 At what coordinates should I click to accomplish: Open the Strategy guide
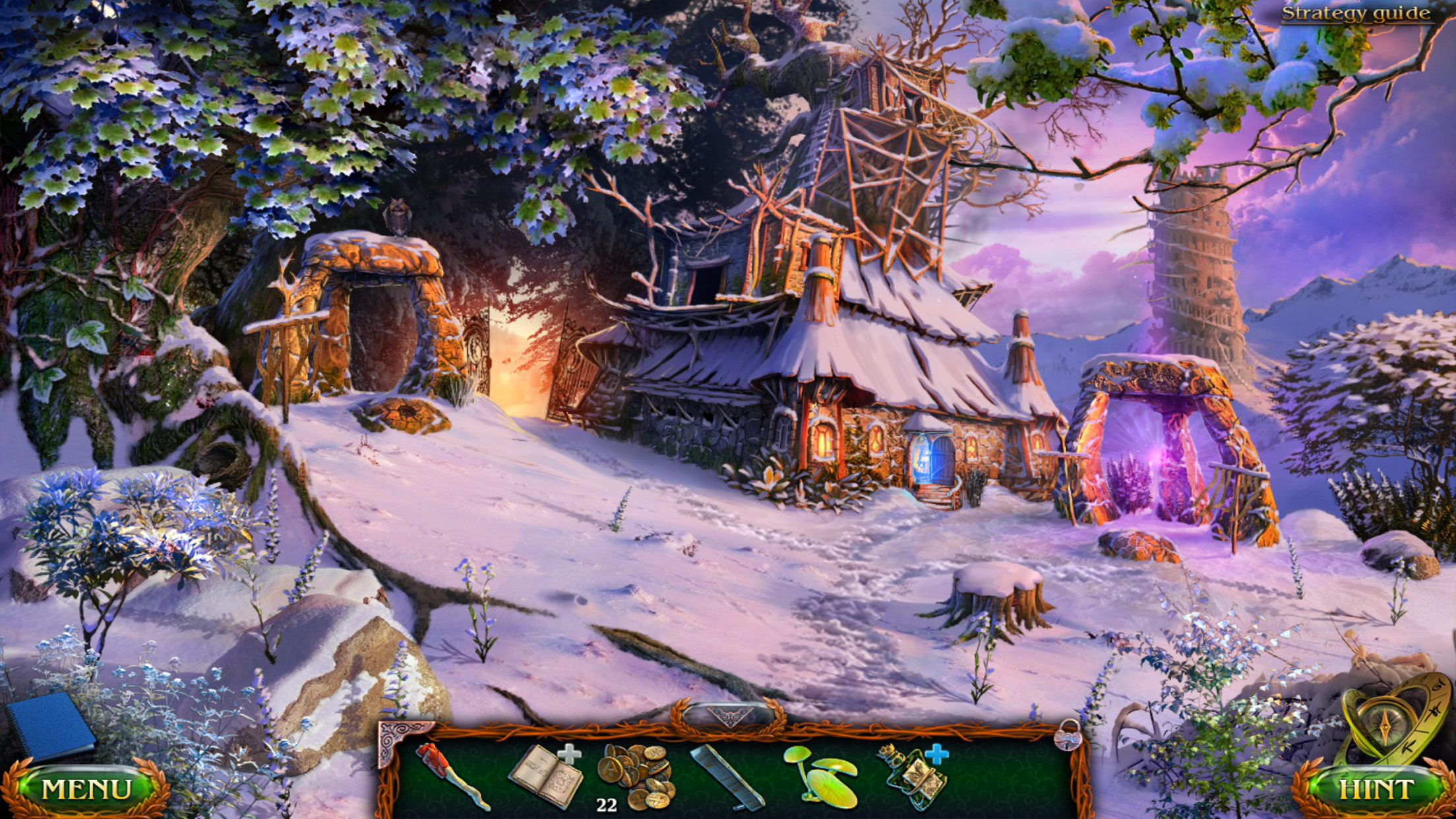click(1356, 14)
